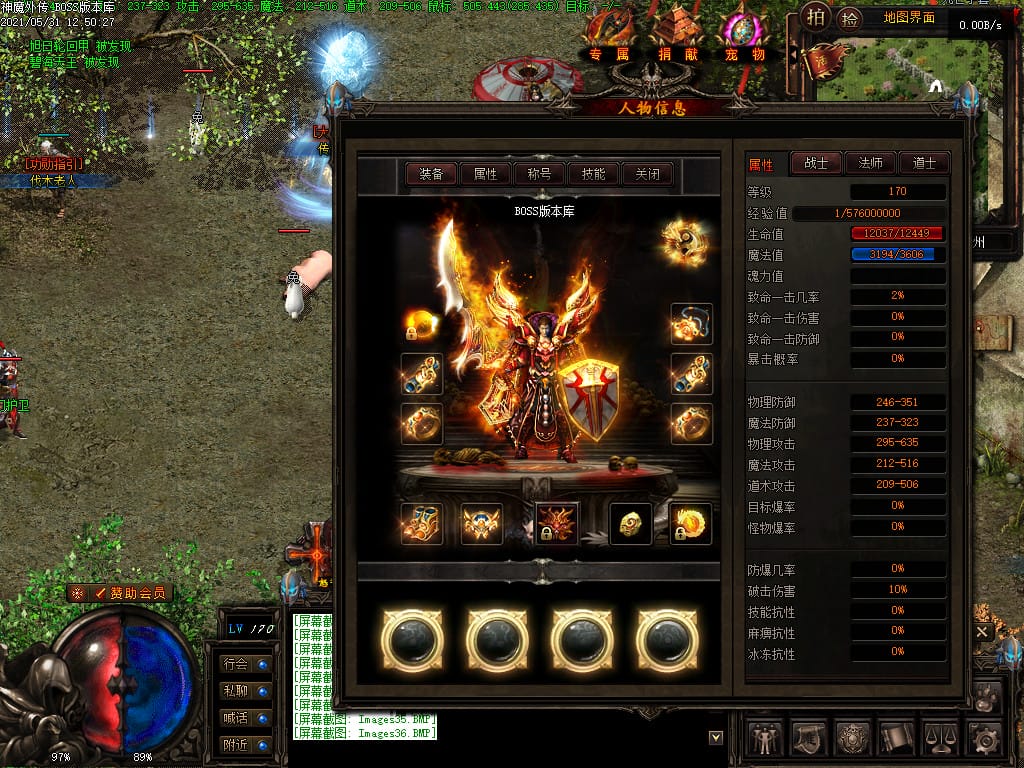Click the 拍 auction round button
The image size is (1024, 768).
point(817,17)
